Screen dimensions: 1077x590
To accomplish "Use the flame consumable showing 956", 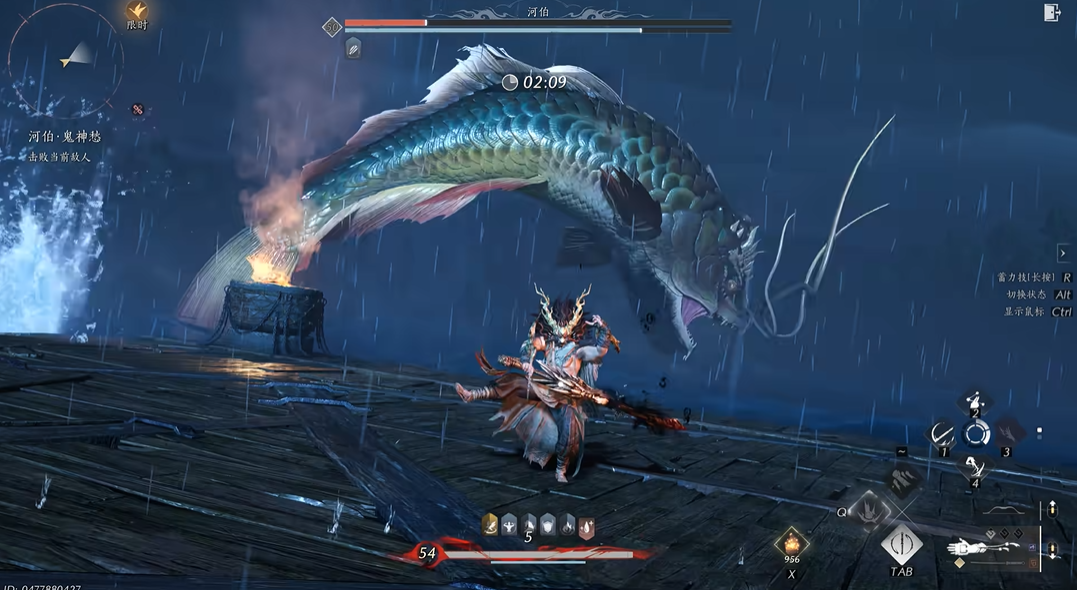I will point(792,545).
